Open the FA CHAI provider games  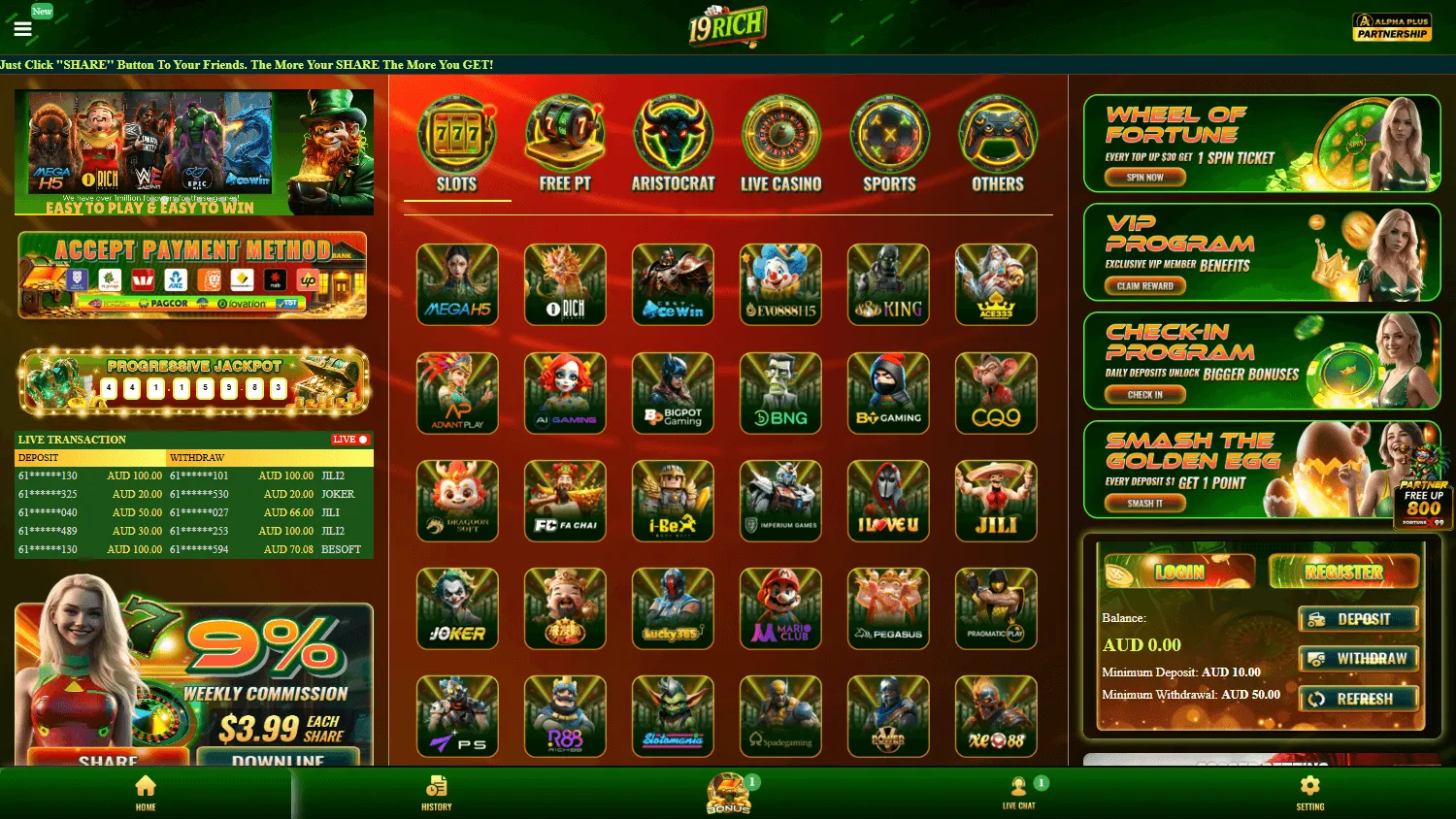click(x=565, y=501)
